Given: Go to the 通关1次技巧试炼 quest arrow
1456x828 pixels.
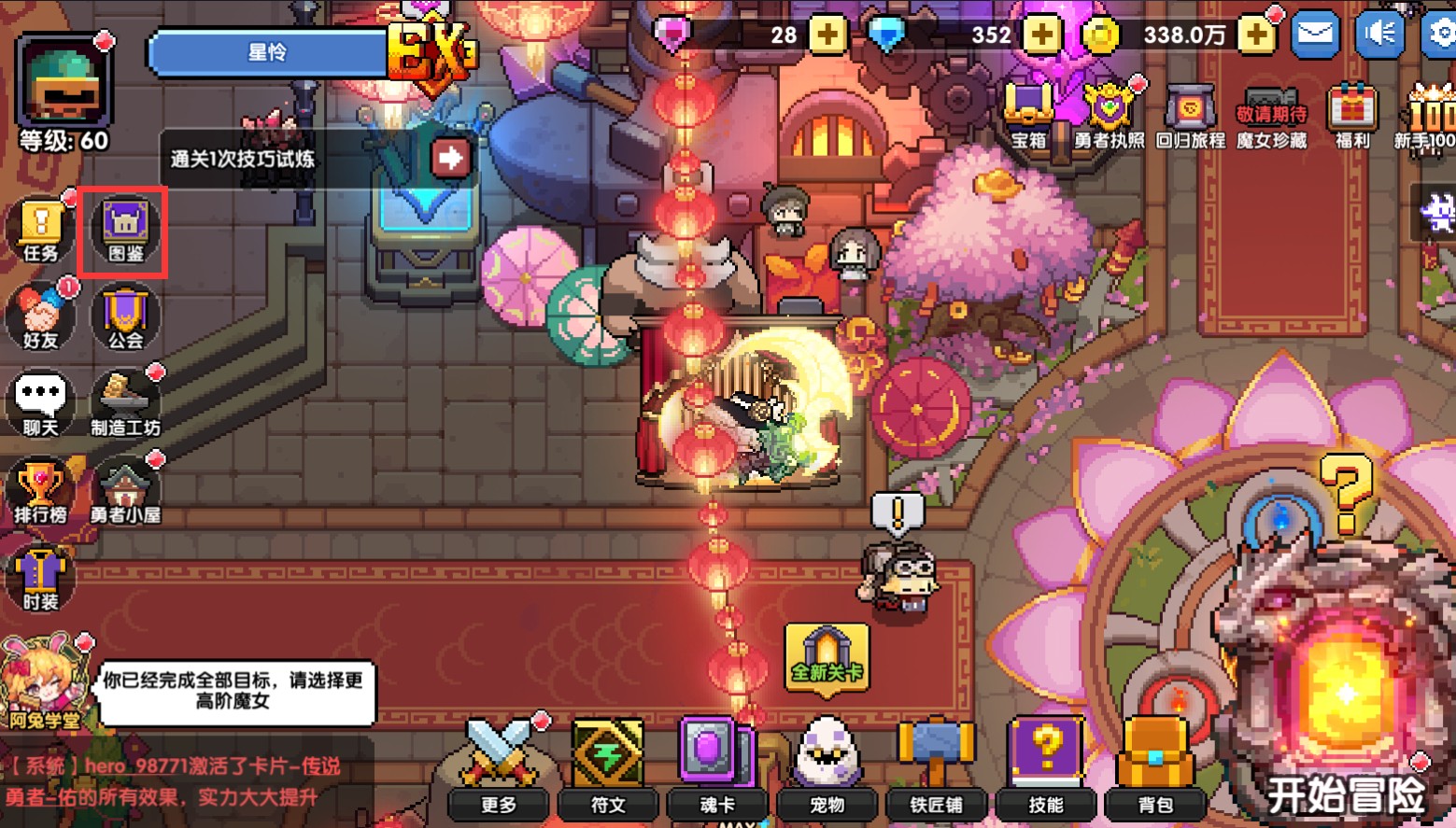Looking at the screenshot, I should [x=450, y=158].
